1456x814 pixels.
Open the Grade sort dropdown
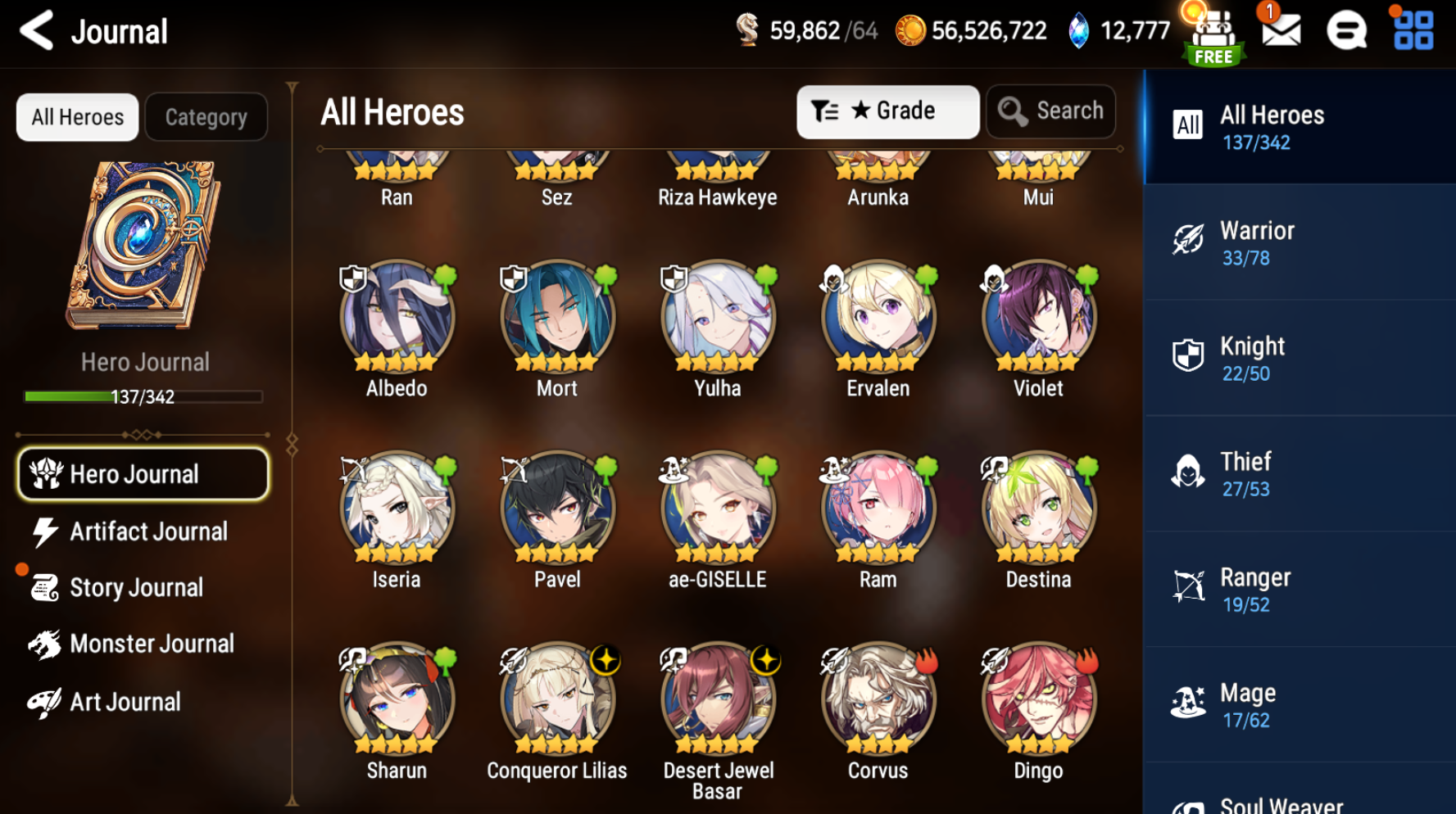[x=887, y=111]
